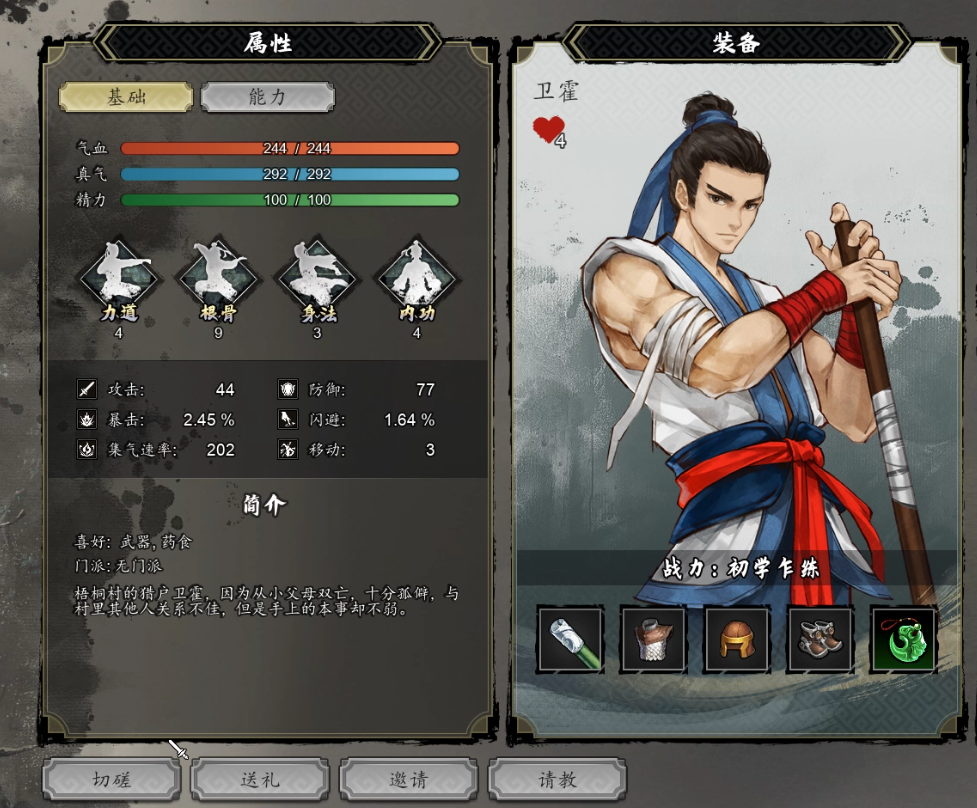This screenshot has width=977, height=808.
Task: Select the 力道 (Strength) attribute icon
Action: tap(119, 274)
